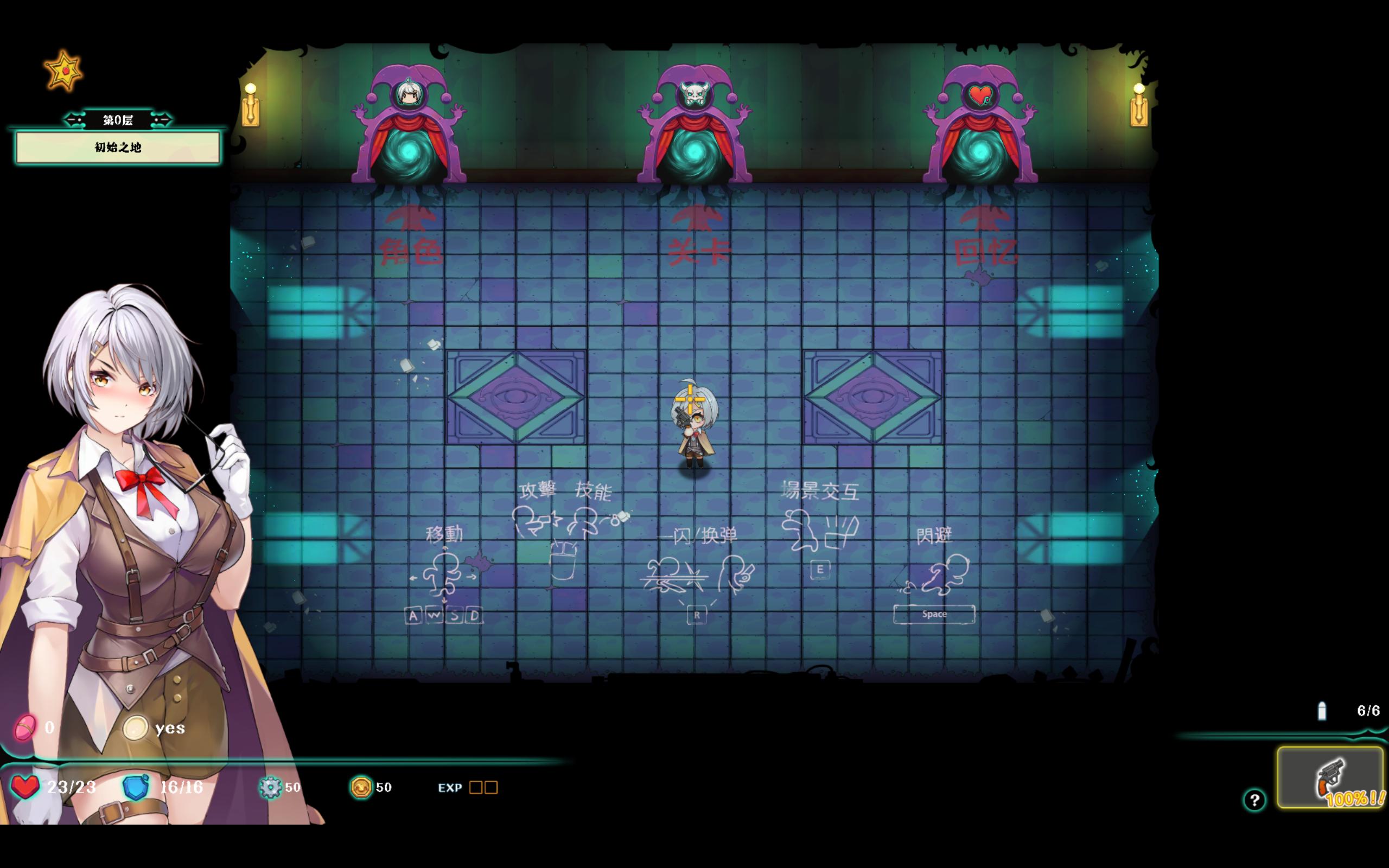Viewport: 1389px width, 868px height.
Task: Click the gold sheriff star badge
Action: coord(63,71)
